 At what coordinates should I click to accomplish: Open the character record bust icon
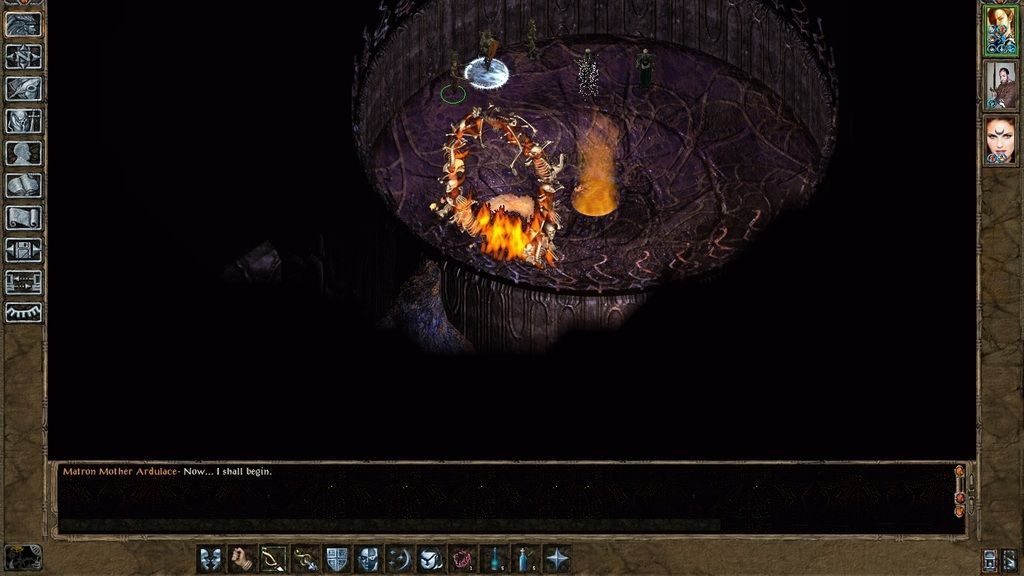(23, 153)
